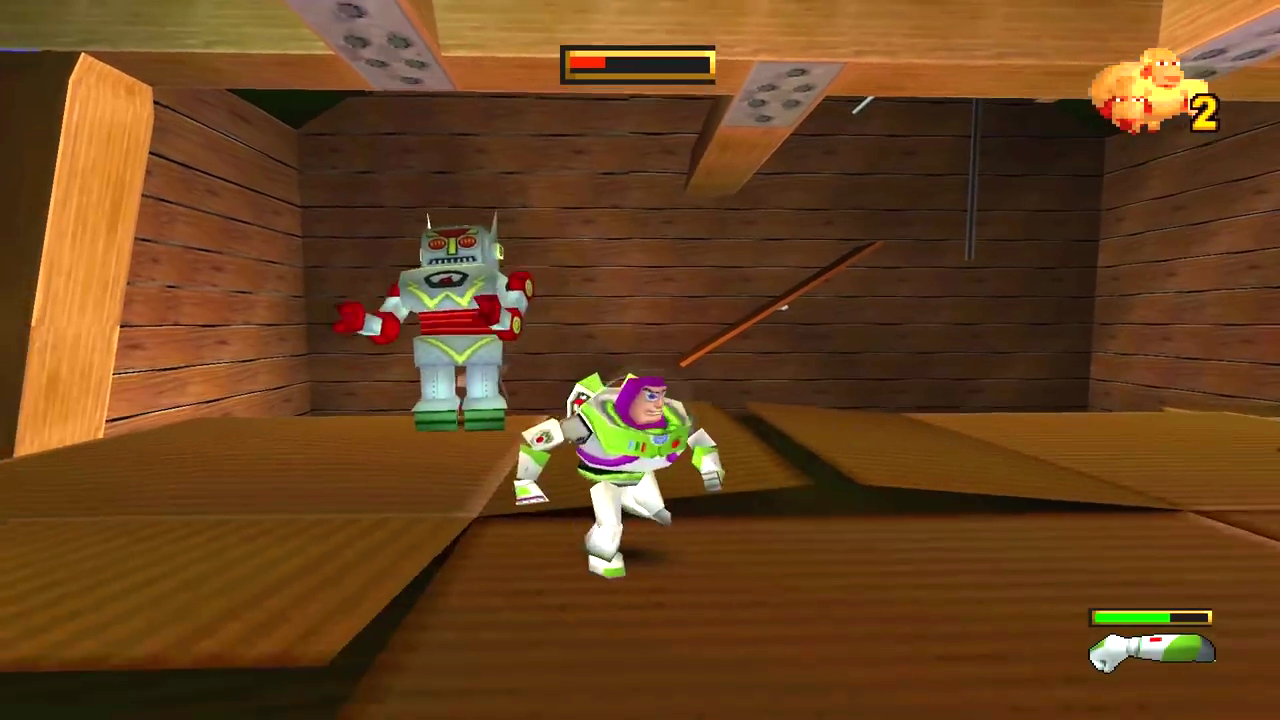The width and height of the screenshot is (1280, 720).
Task: Select the laser weapon icon bottom right
Action: click(1150, 650)
